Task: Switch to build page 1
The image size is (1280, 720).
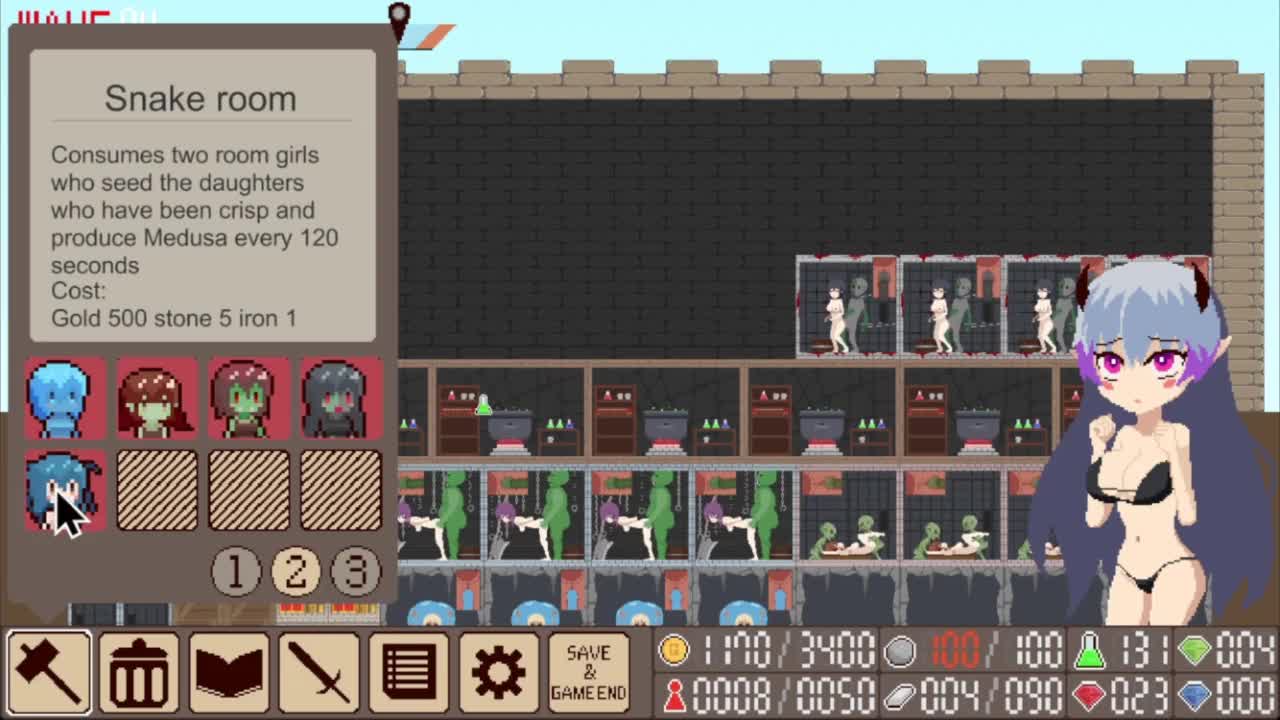Action: [235, 571]
